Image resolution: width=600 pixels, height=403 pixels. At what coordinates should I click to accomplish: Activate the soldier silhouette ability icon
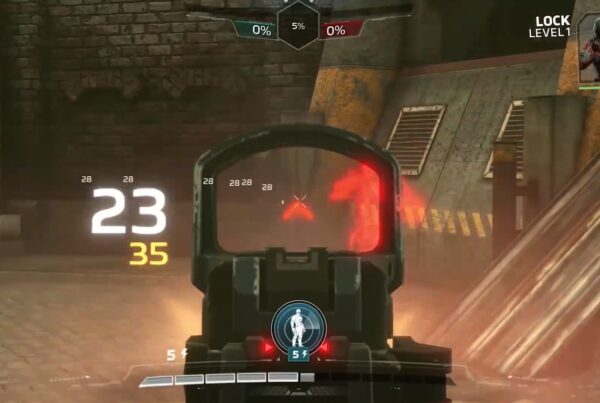point(297,325)
